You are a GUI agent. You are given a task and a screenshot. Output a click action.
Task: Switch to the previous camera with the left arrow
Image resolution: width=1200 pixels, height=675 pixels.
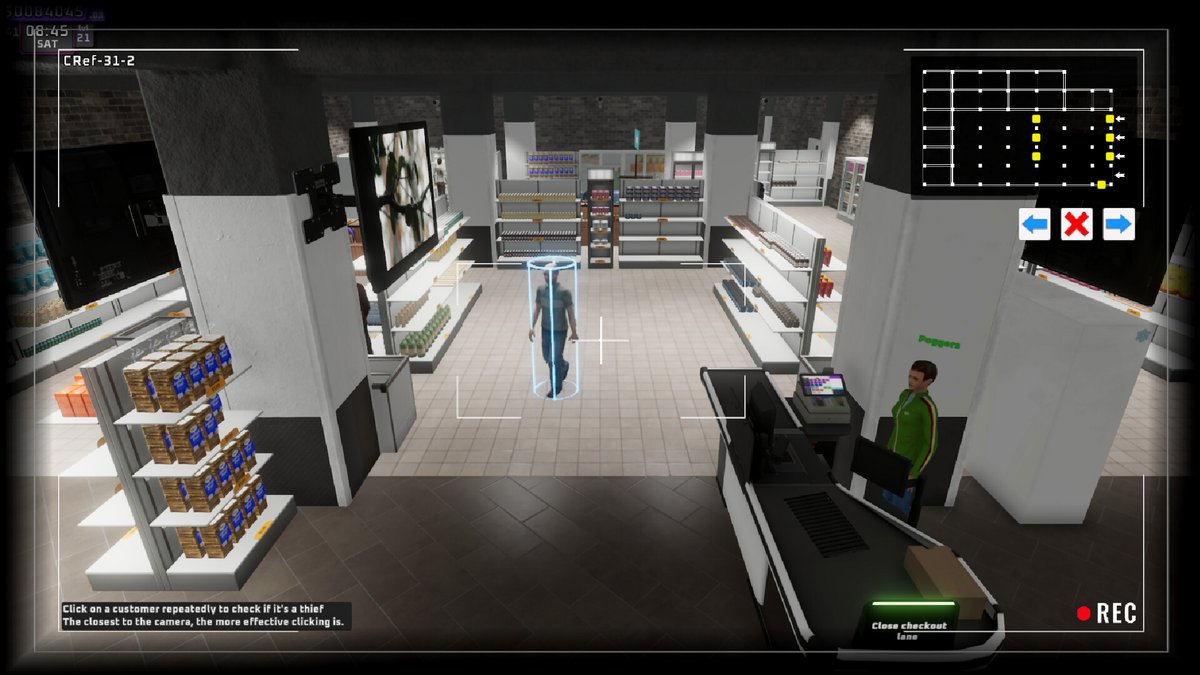(x=1034, y=224)
